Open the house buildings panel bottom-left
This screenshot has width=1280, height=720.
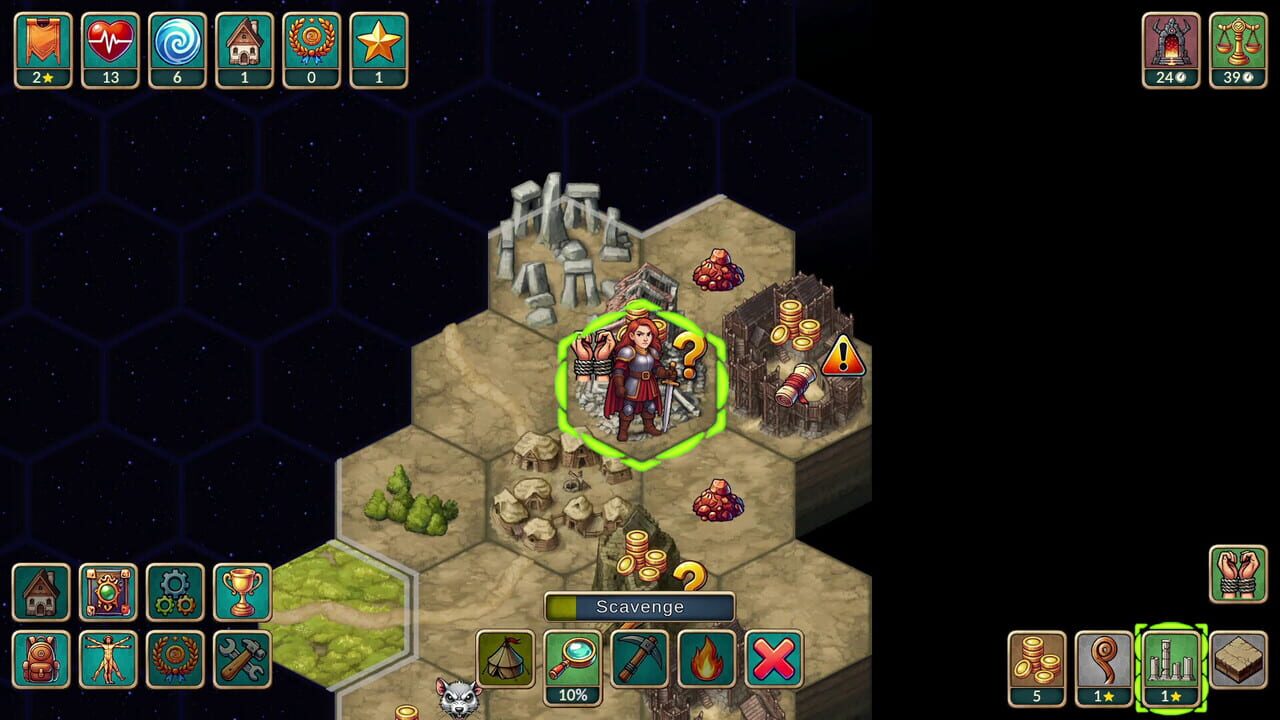coord(41,594)
